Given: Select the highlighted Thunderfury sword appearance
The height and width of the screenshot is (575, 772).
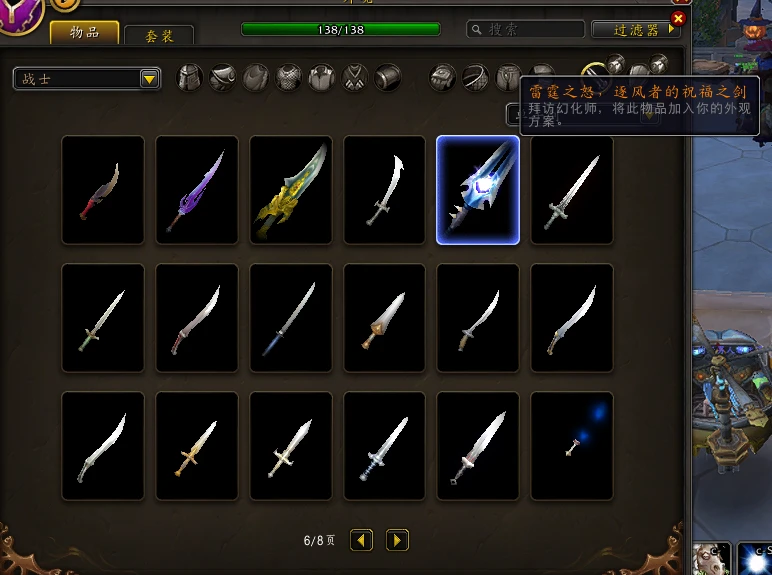Looking at the screenshot, I should (478, 190).
